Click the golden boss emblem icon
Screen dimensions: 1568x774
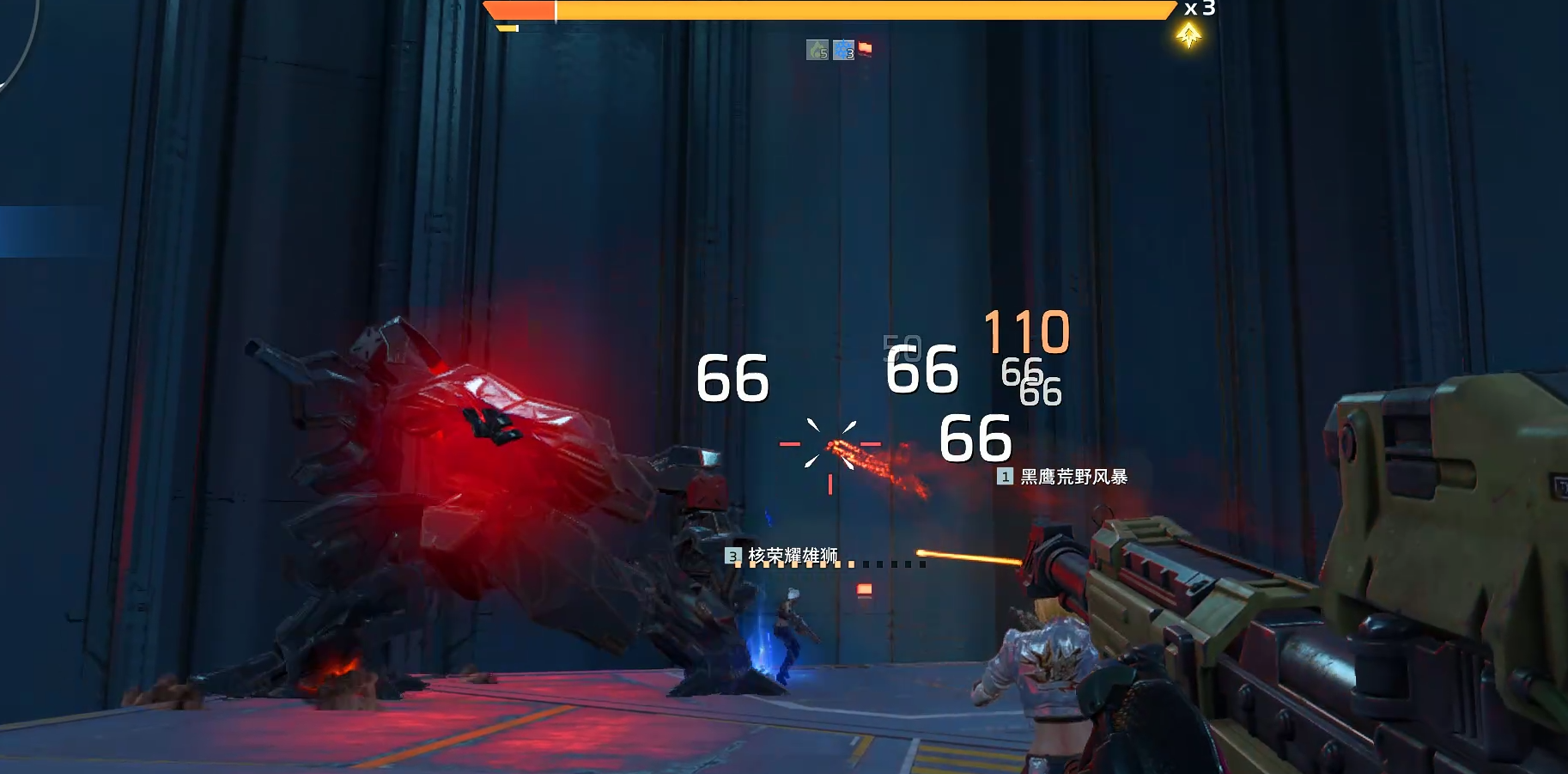tap(1188, 36)
